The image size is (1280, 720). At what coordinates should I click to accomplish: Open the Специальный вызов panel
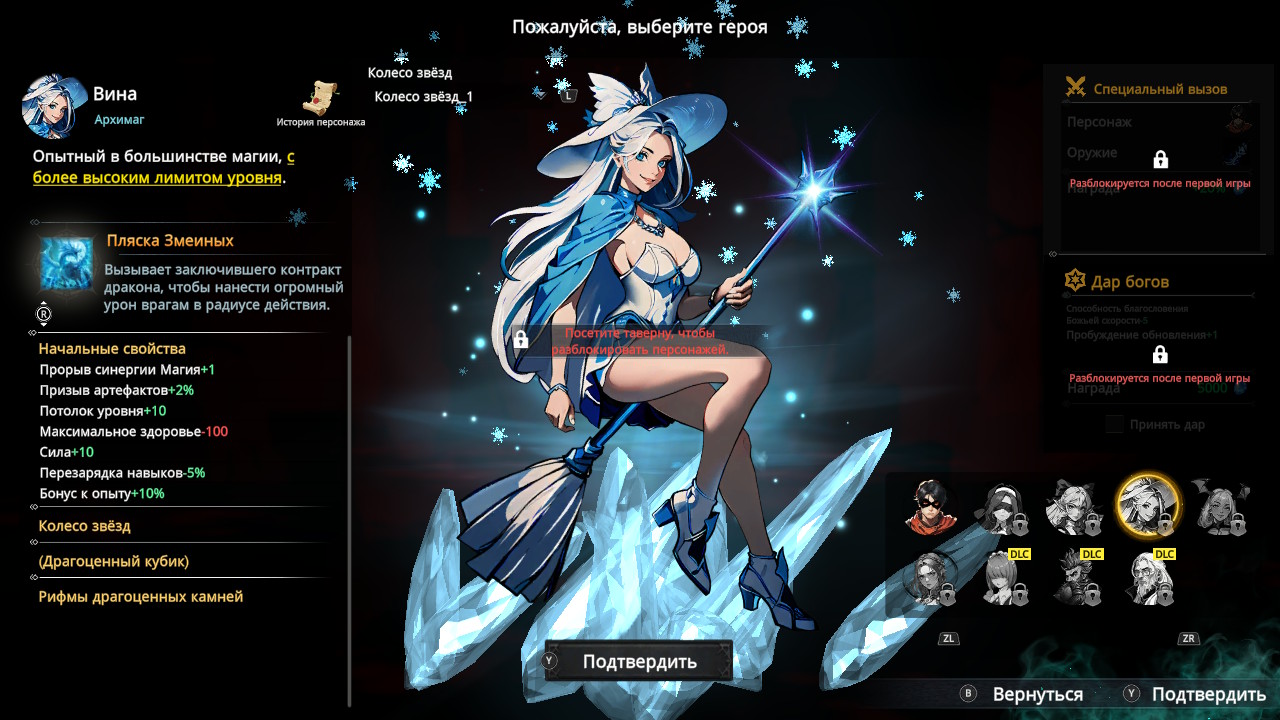pos(1159,89)
